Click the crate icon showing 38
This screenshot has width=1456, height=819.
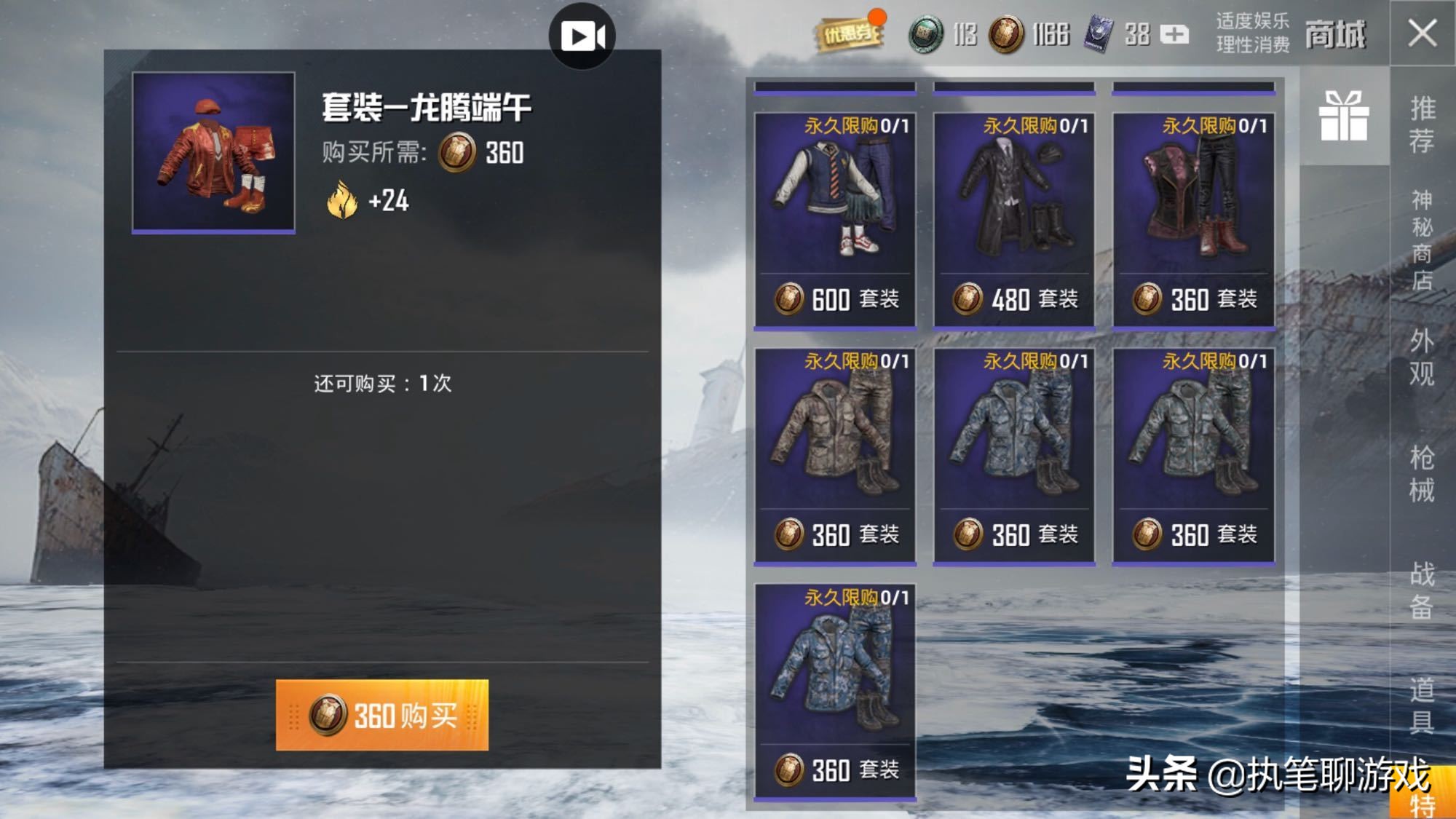pyautogui.click(x=1098, y=32)
